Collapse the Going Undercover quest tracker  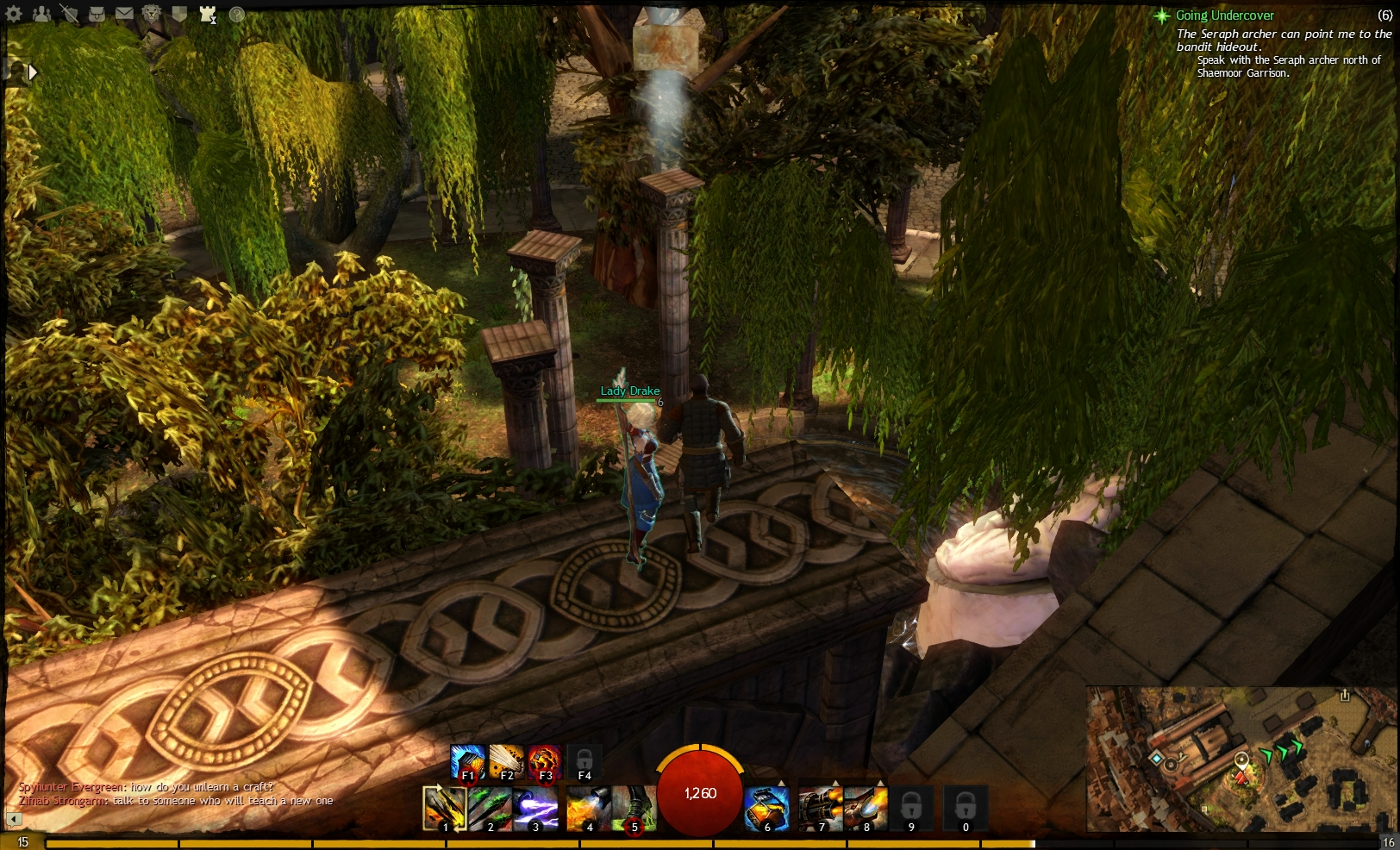(1162, 15)
